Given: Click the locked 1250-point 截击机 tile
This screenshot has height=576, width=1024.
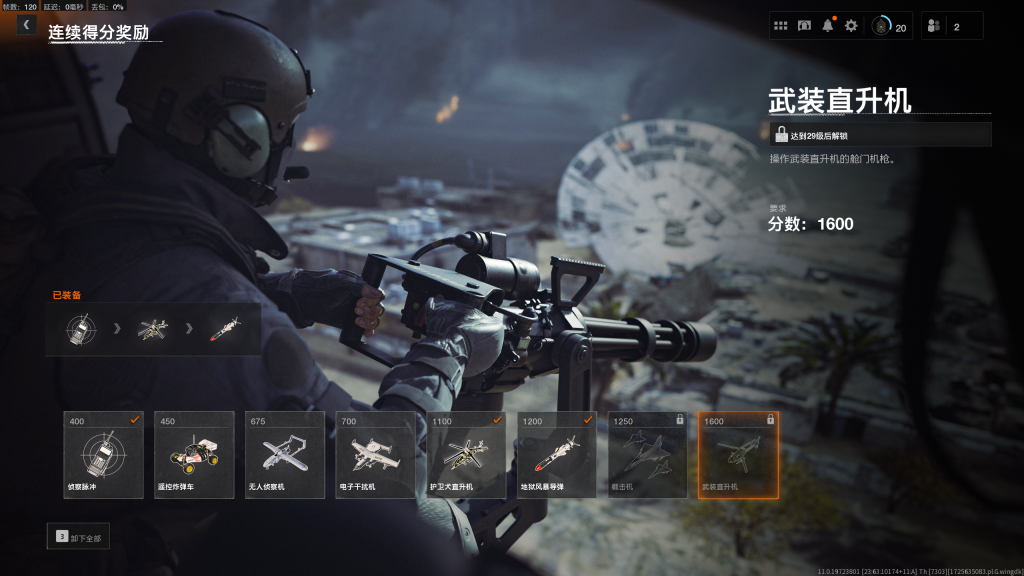Looking at the screenshot, I should [648, 455].
